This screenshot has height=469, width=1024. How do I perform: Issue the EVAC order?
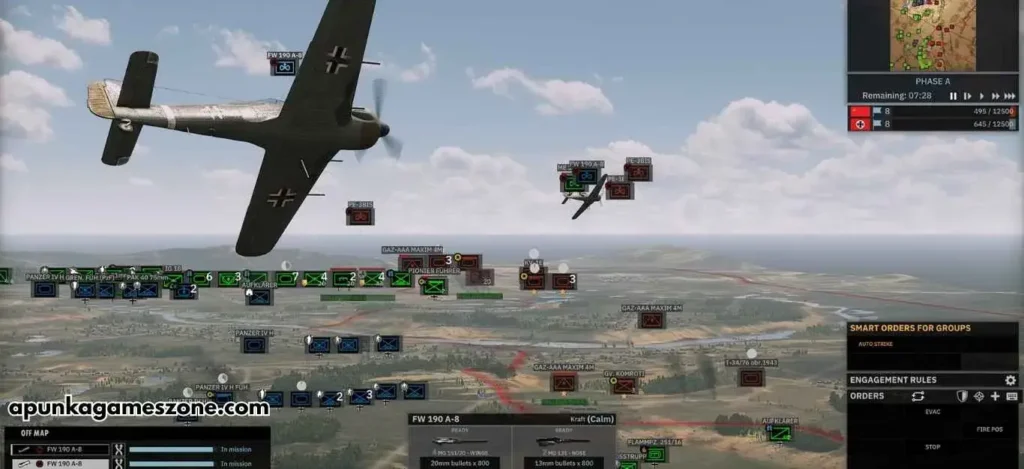932,412
